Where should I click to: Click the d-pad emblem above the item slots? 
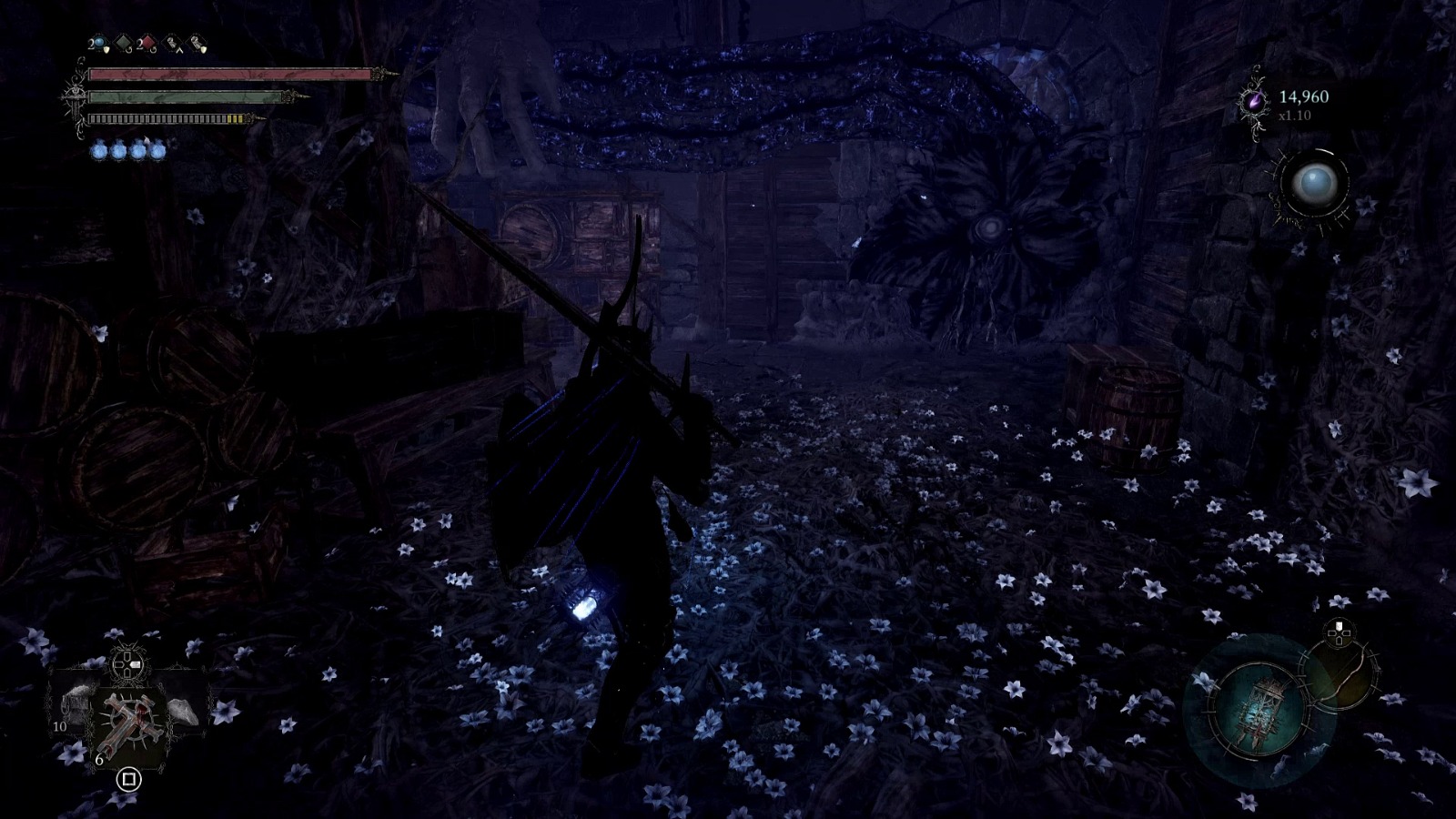[x=126, y=663]
